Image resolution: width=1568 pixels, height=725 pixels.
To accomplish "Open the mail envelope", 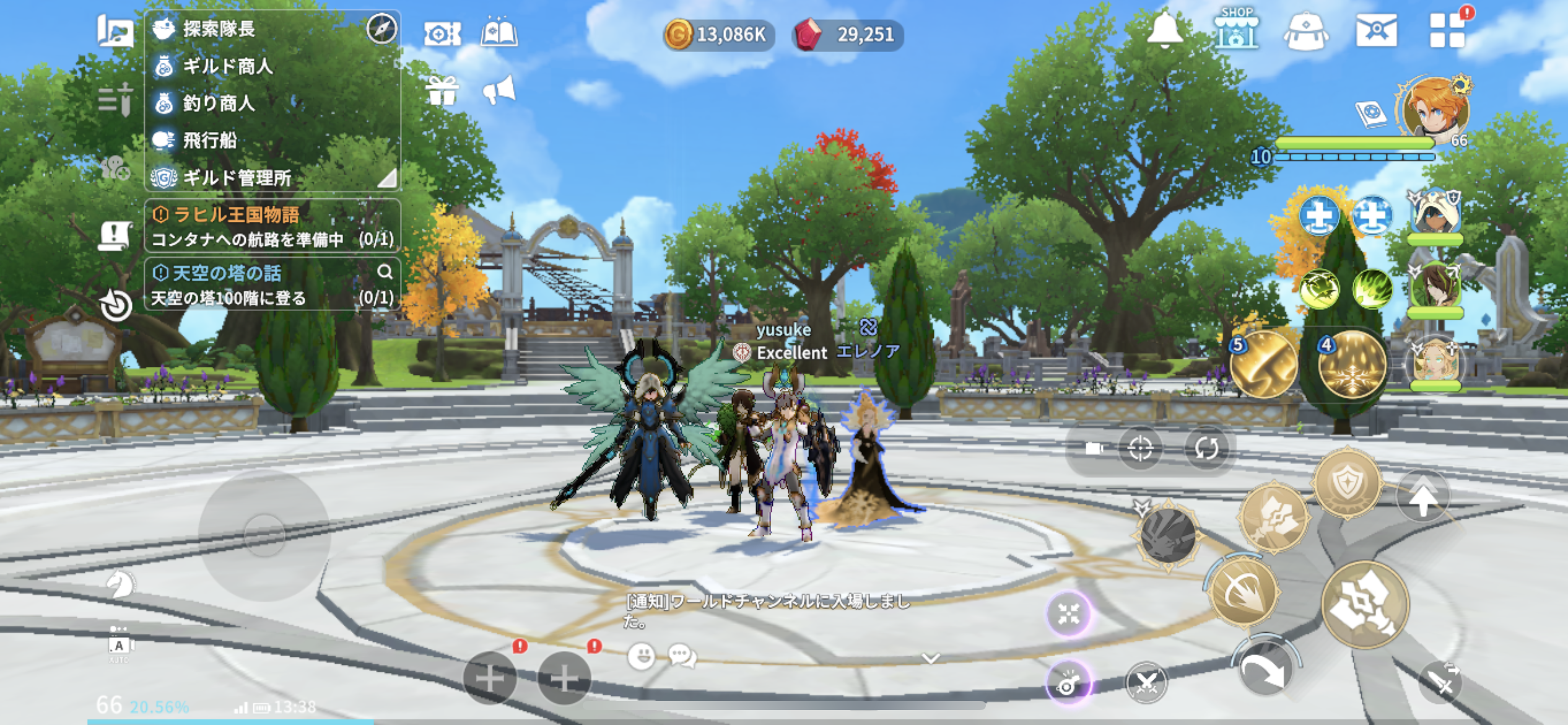I will (x=1376, y=30).
